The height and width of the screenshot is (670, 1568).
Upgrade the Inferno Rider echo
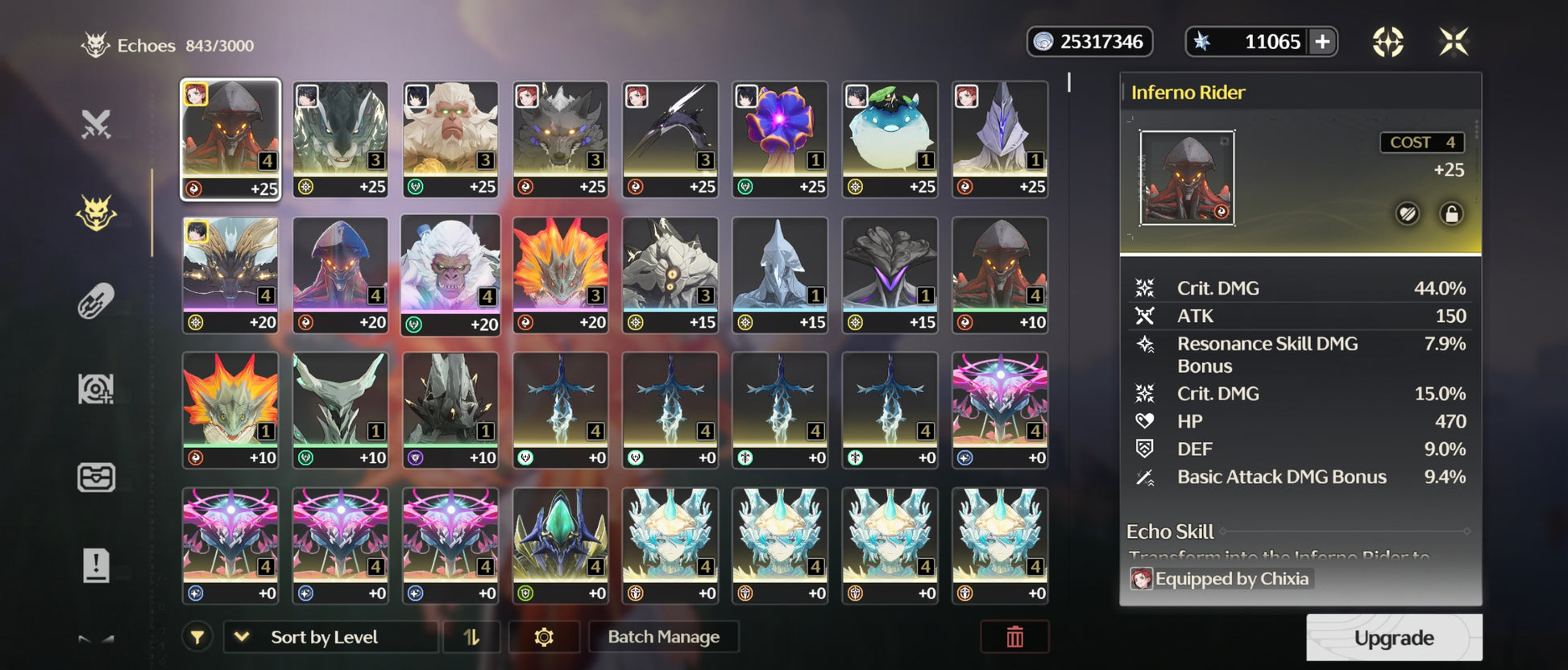point(1393,638)
